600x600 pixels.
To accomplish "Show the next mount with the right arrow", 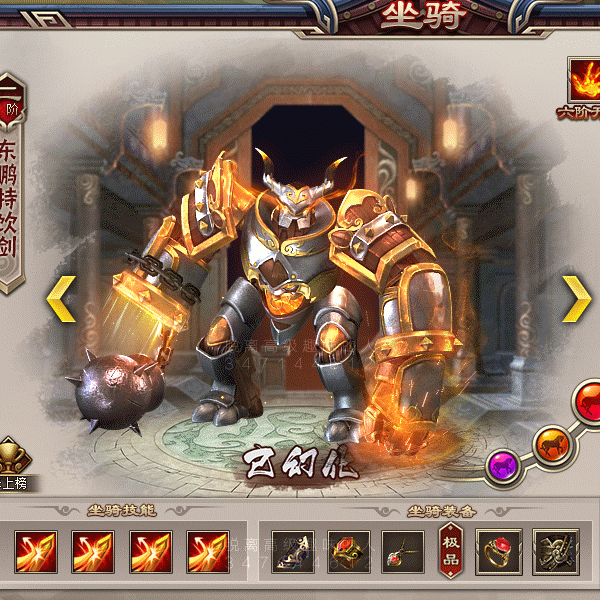I will pyautogui.click(x=575, y=298).
